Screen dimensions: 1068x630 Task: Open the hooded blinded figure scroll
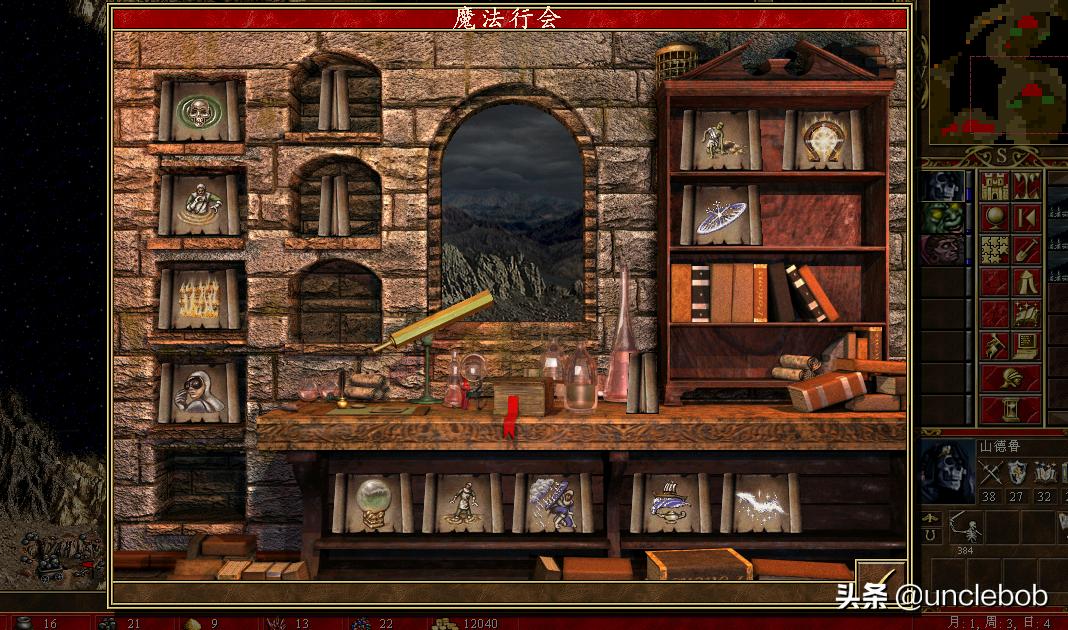click(200, 392)
